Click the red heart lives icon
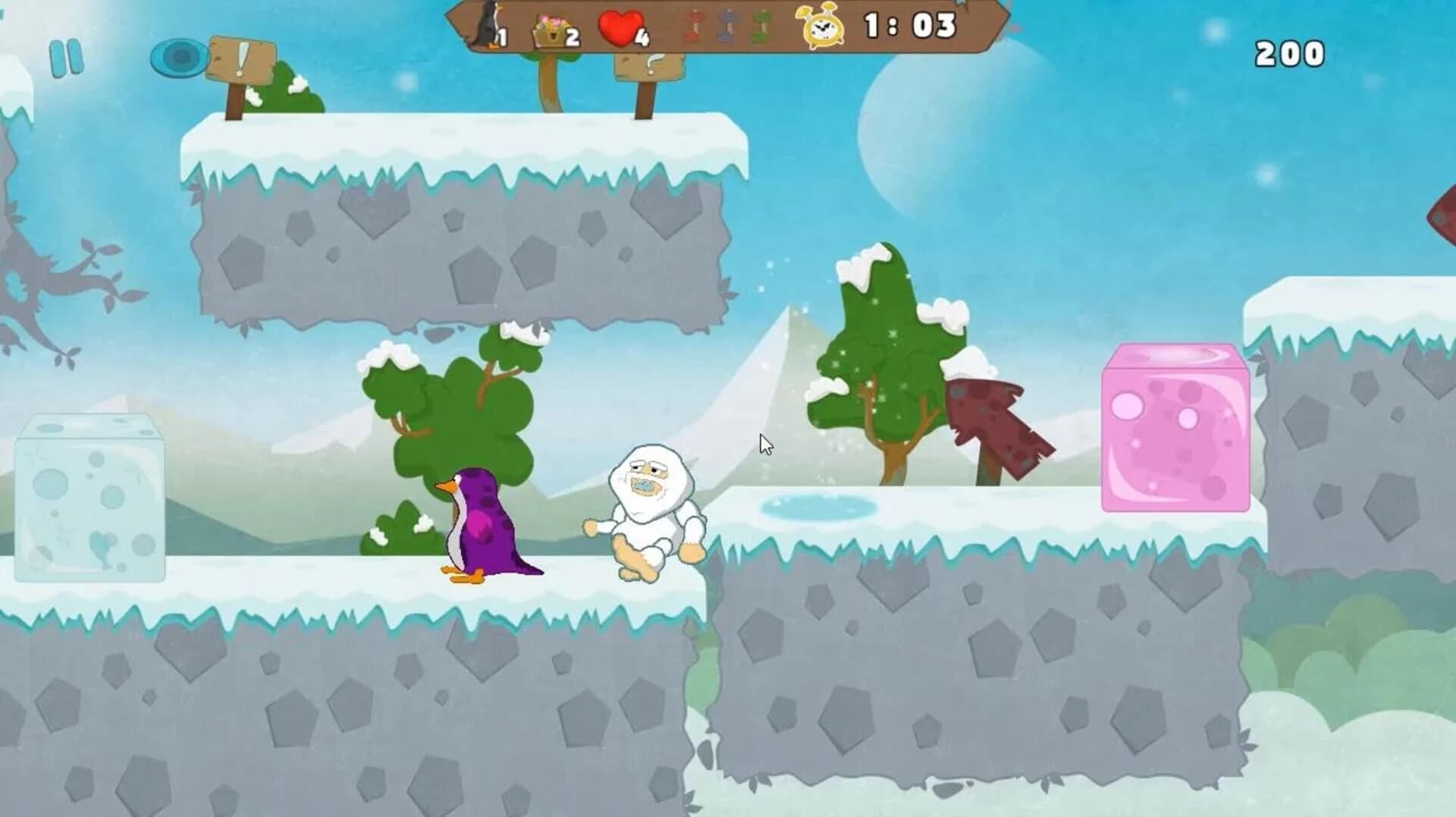Screen dimensions: 1456x817 coord(620,24)
